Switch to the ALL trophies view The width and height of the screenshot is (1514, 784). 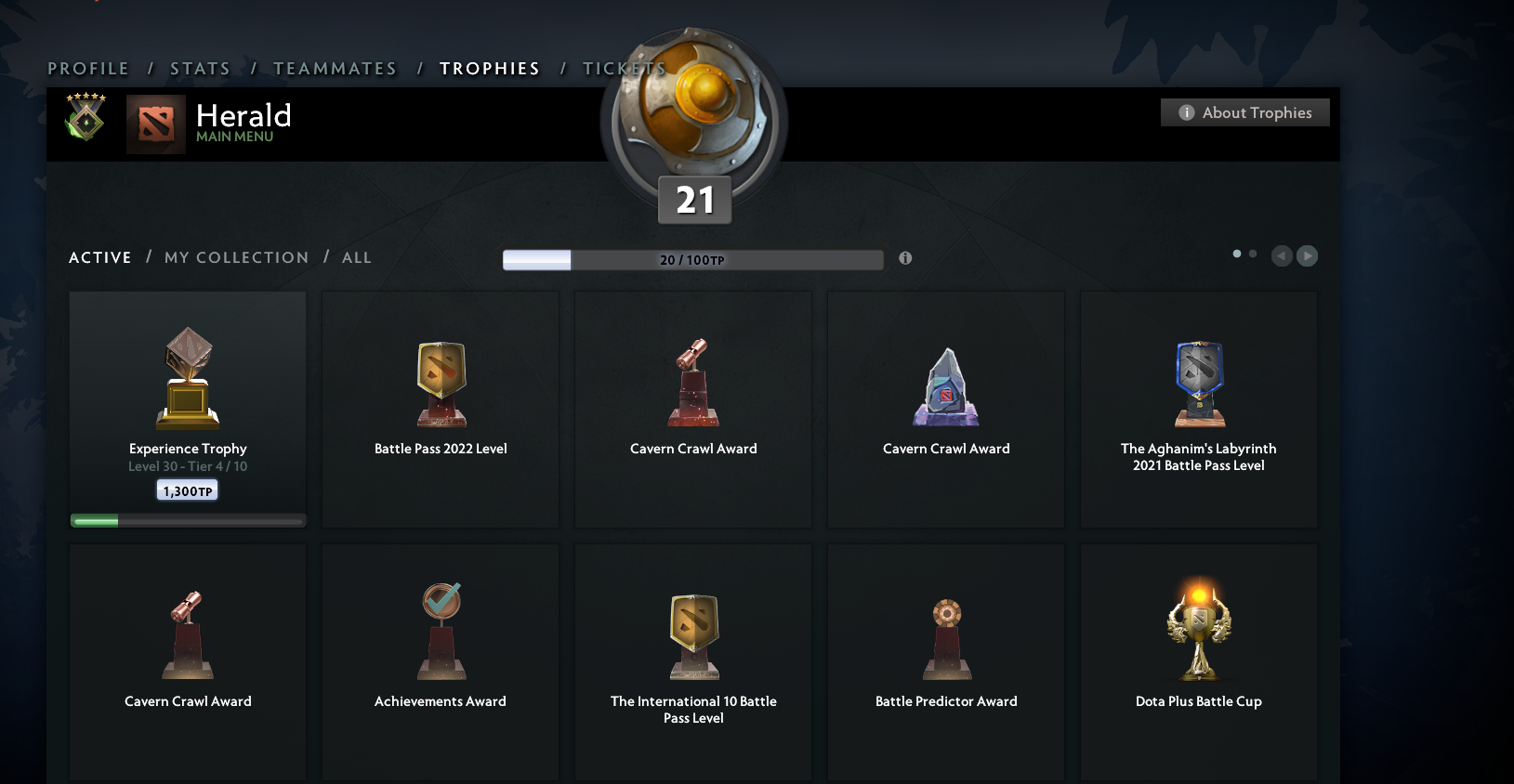coord(357,257)
